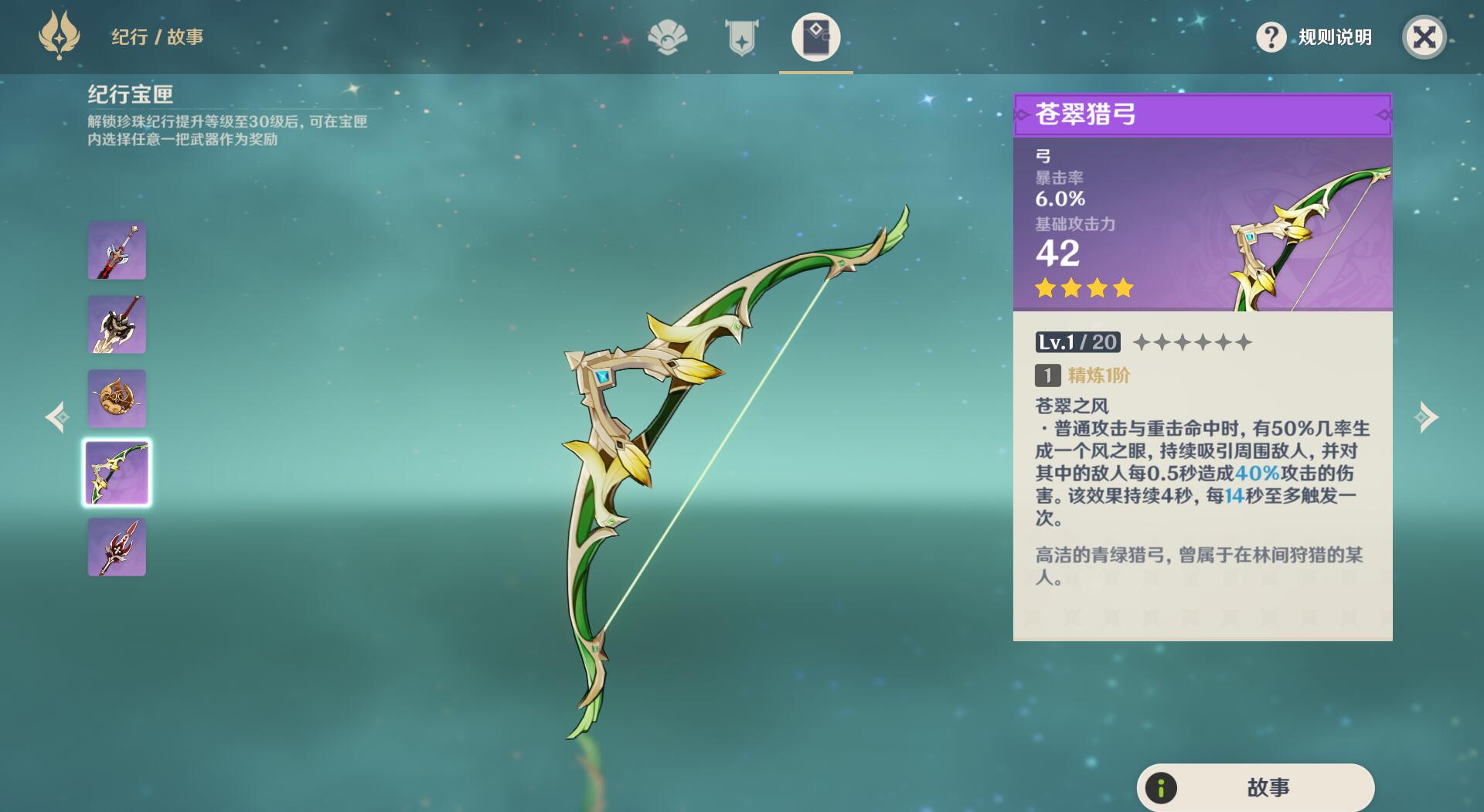Select the green bow thumbnail

coord(117,473)
